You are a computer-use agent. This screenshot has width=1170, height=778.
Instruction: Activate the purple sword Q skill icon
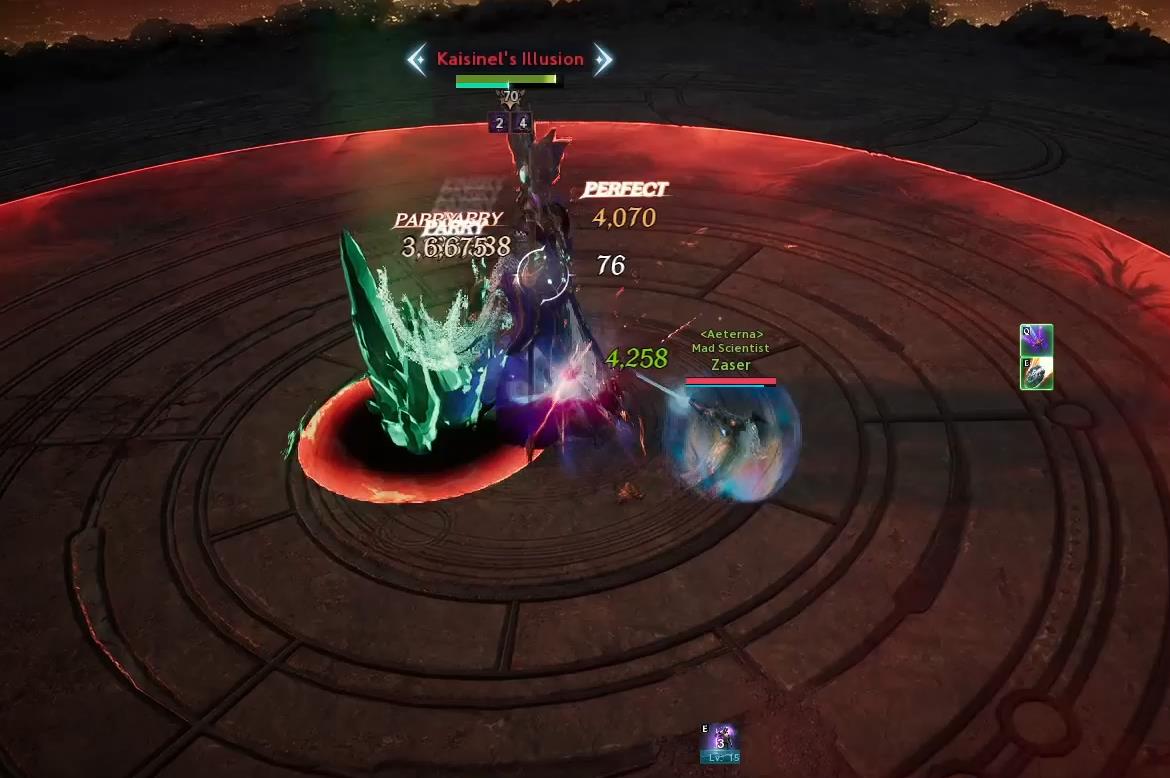coord(1036,341)
